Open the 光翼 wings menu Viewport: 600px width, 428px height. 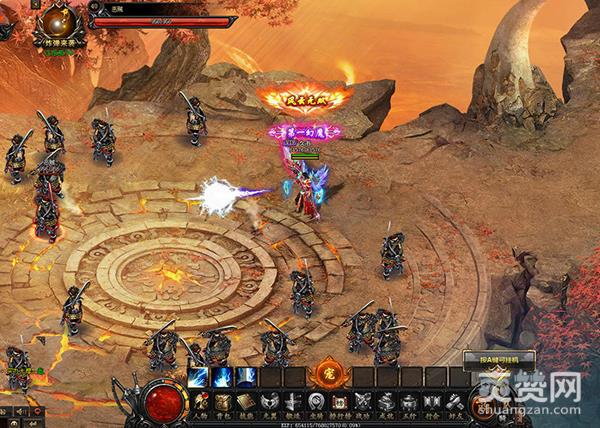tap(269, 403)
